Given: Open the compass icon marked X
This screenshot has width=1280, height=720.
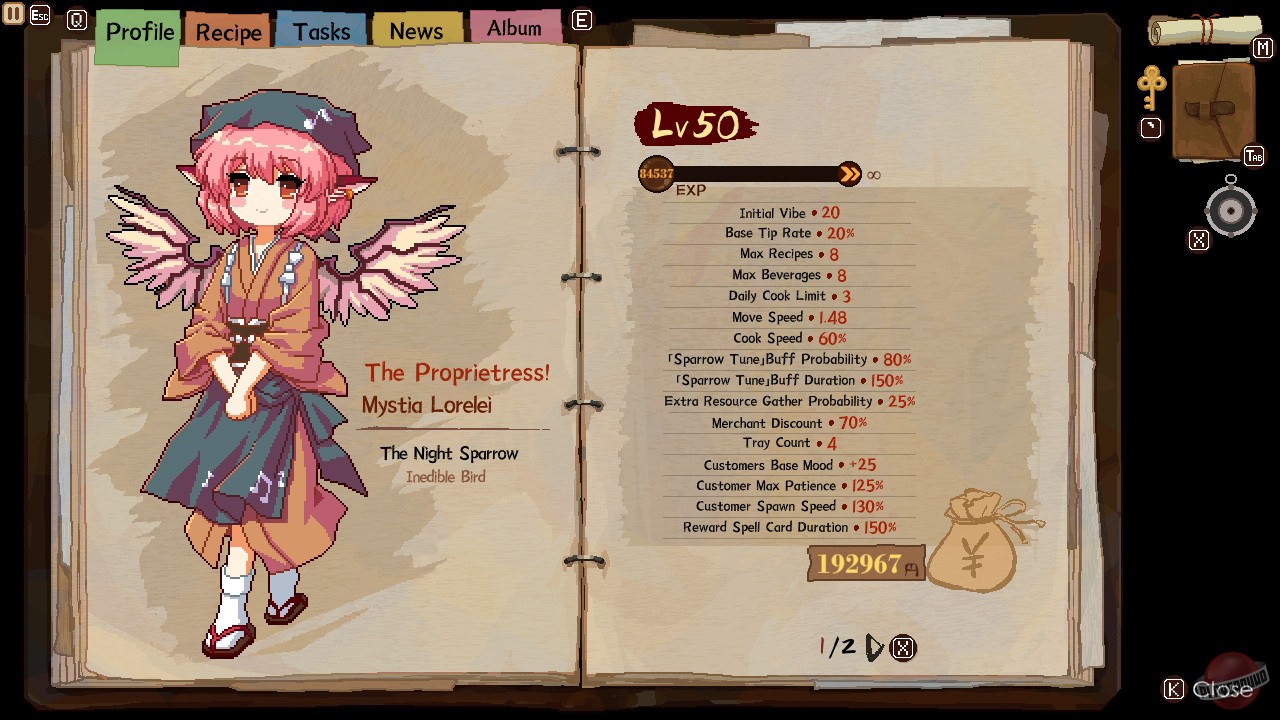Looking at the screenshot, I should 1230,210.
